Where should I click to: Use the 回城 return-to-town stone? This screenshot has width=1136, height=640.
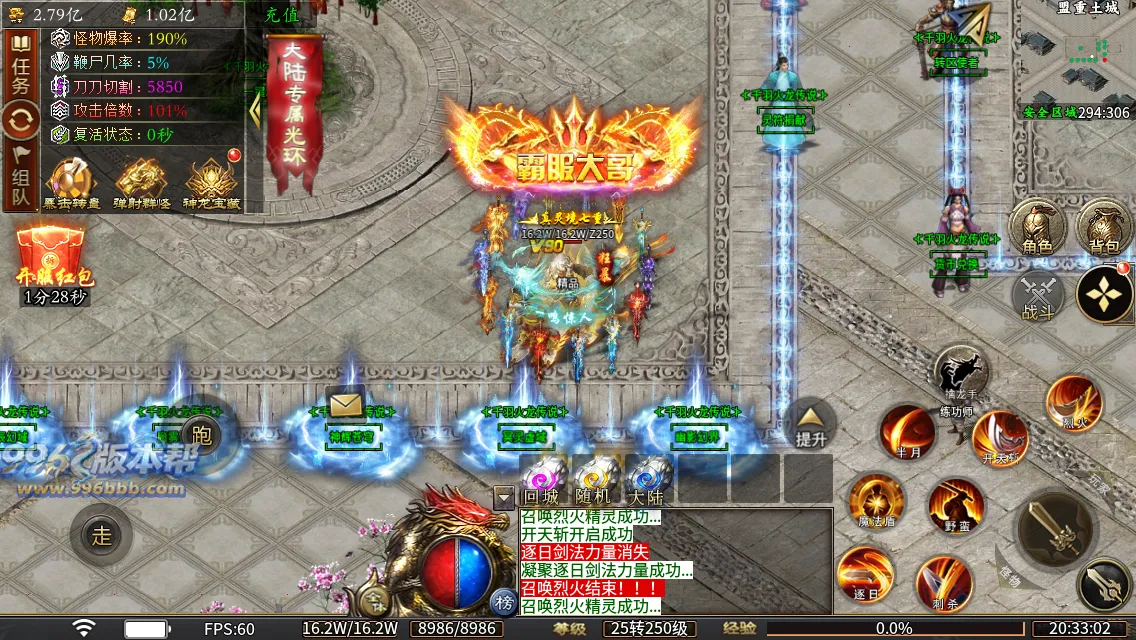point(541,479)
